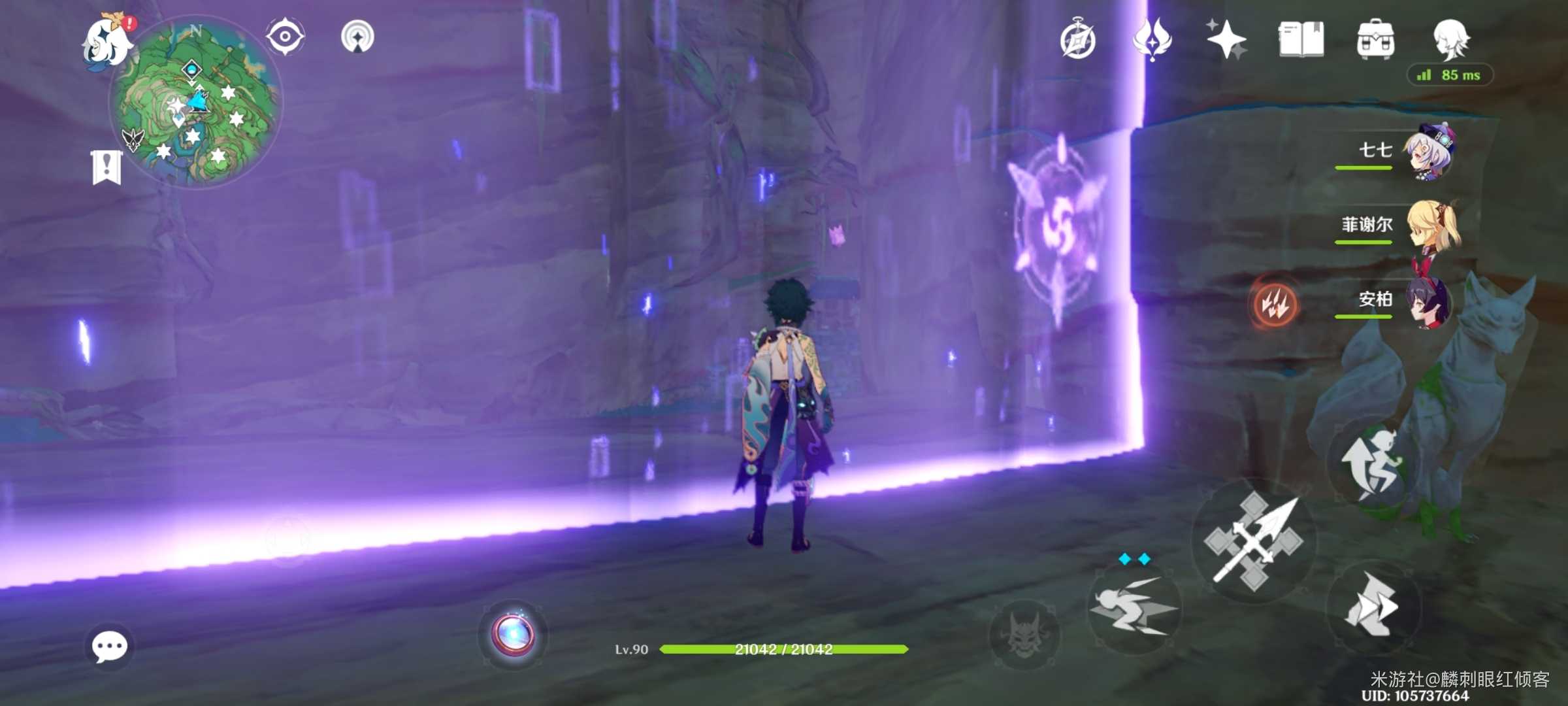Activate Elemental Sight eye icon
This screenshot has width=1568, height=706.
point(285,37)
